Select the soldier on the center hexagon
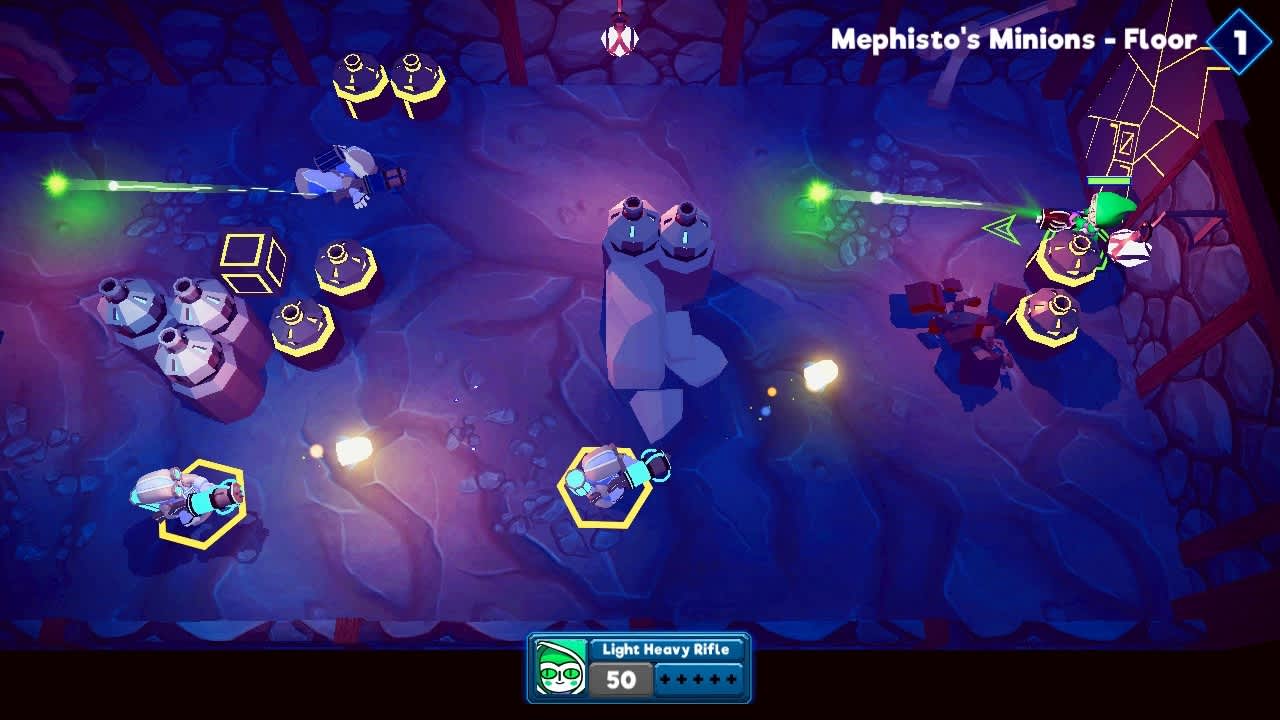Screen dimensions: 1280x720 coord(605,485)
